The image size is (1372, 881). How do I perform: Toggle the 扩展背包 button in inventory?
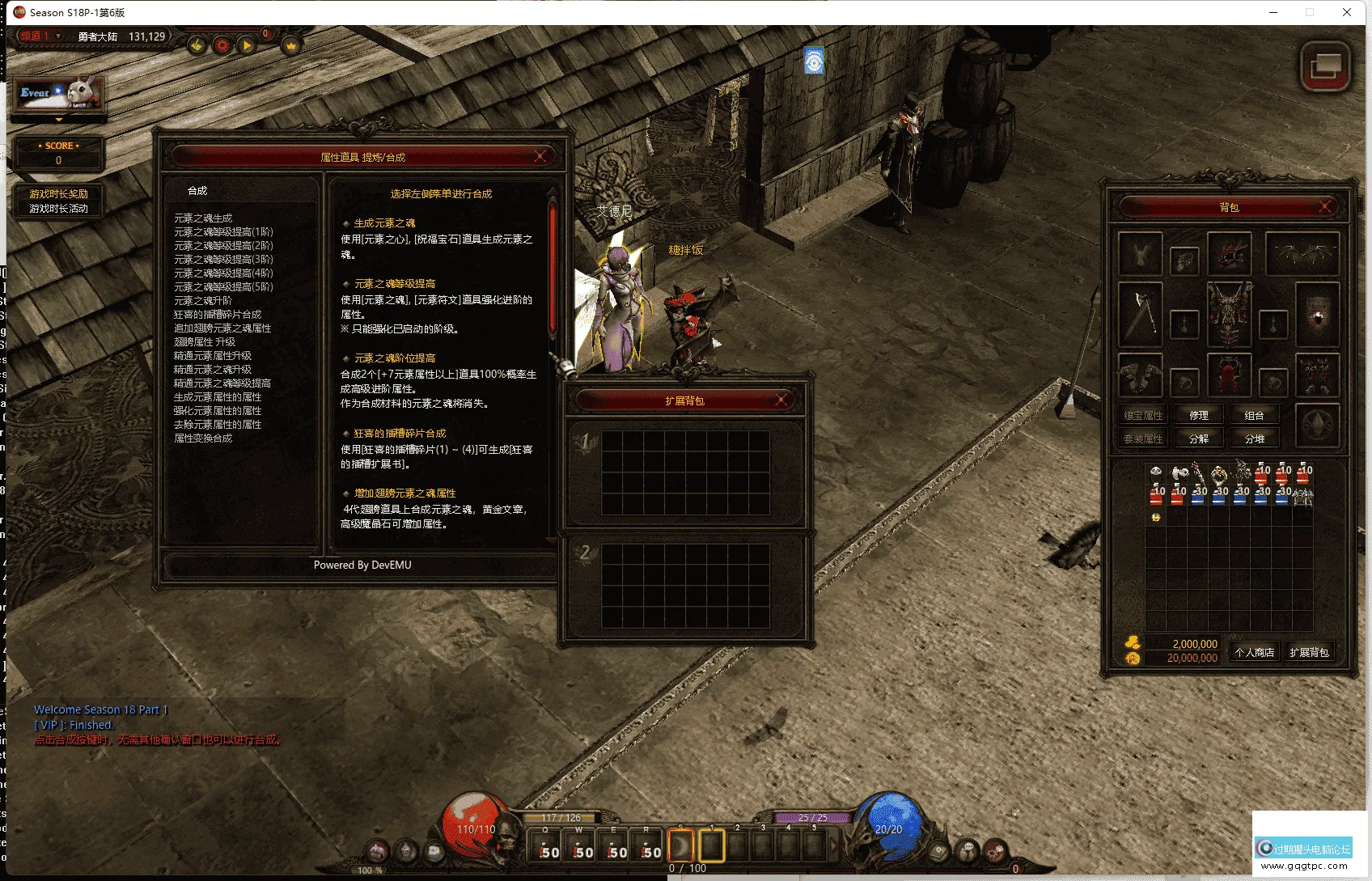click(1309, 653)
